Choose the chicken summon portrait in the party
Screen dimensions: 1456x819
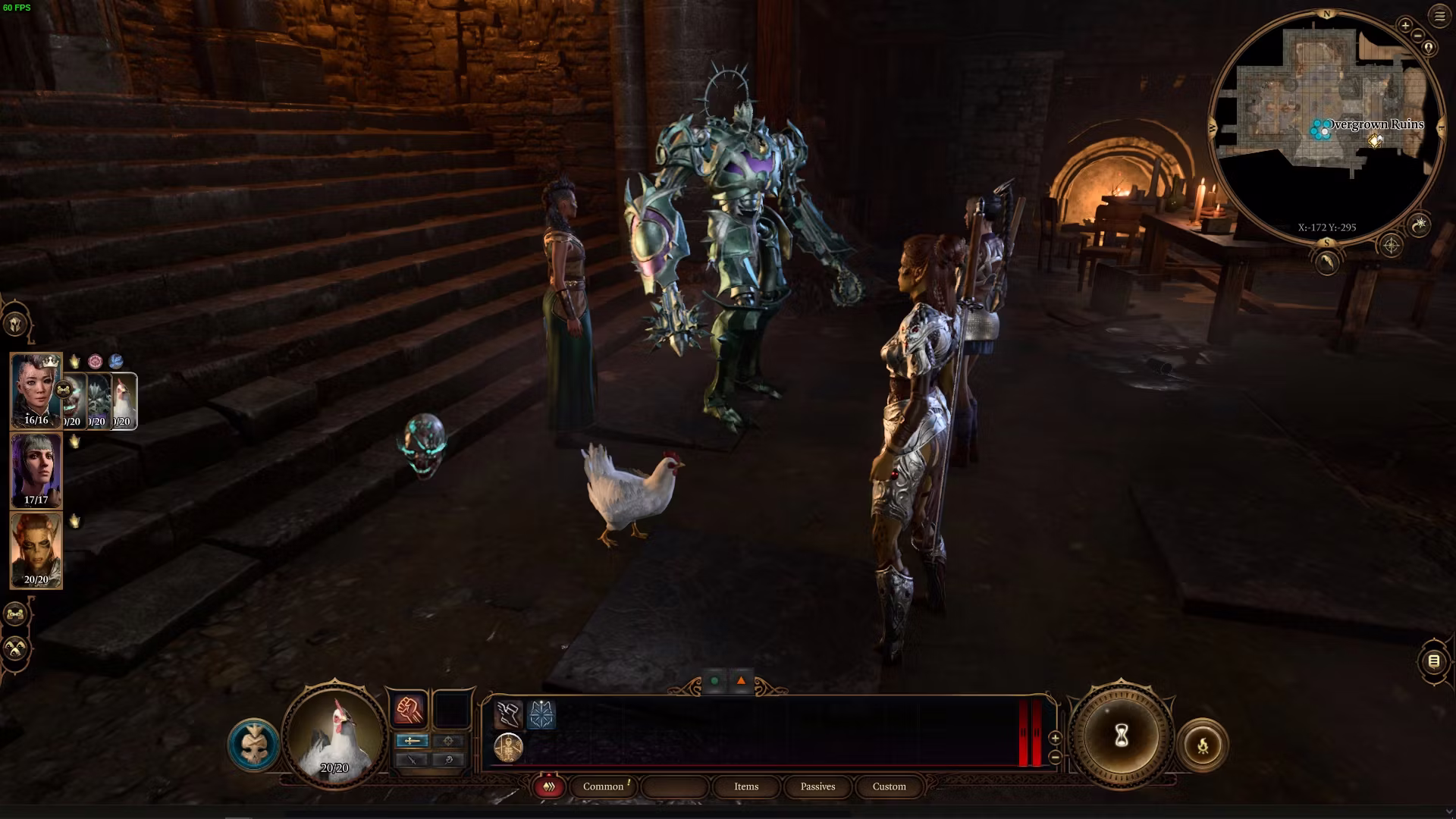coord(124,400)
